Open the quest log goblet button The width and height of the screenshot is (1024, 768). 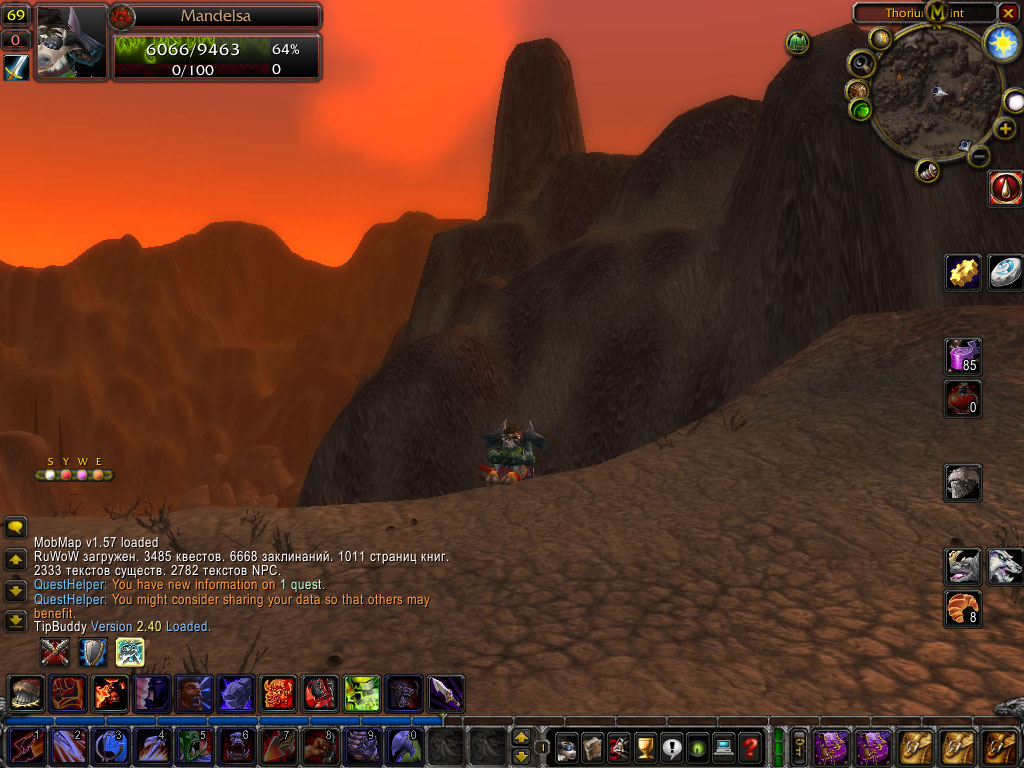(644, 747)
